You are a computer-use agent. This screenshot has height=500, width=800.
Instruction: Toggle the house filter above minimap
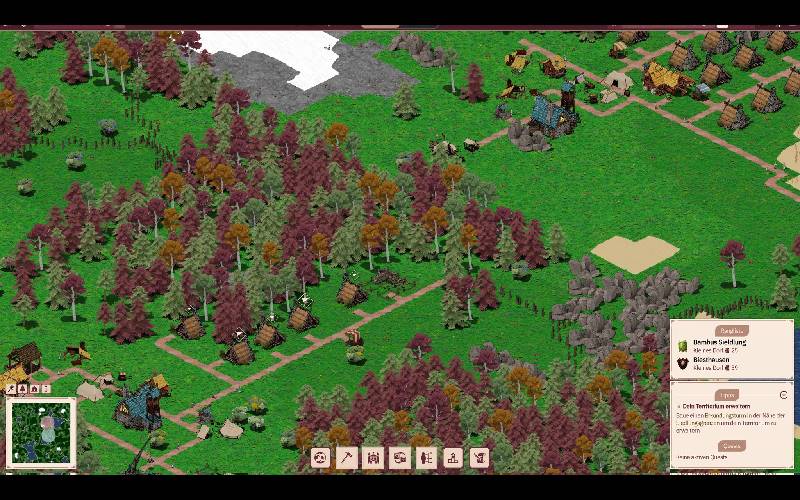[x=35, y=388]
